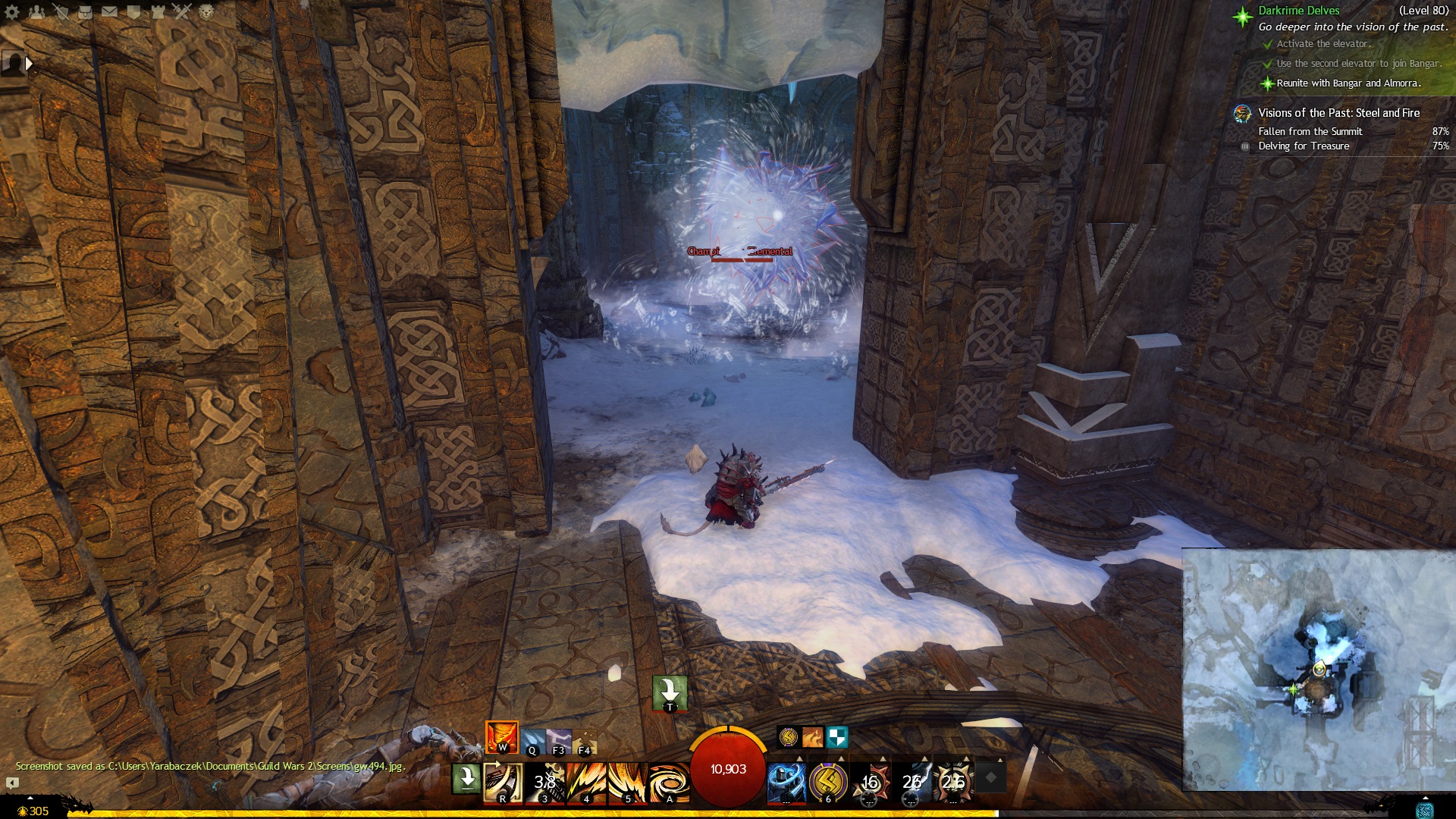Open the inventory bag icon
This screenshot has height=819, width=1456.
tap(85, 11)
